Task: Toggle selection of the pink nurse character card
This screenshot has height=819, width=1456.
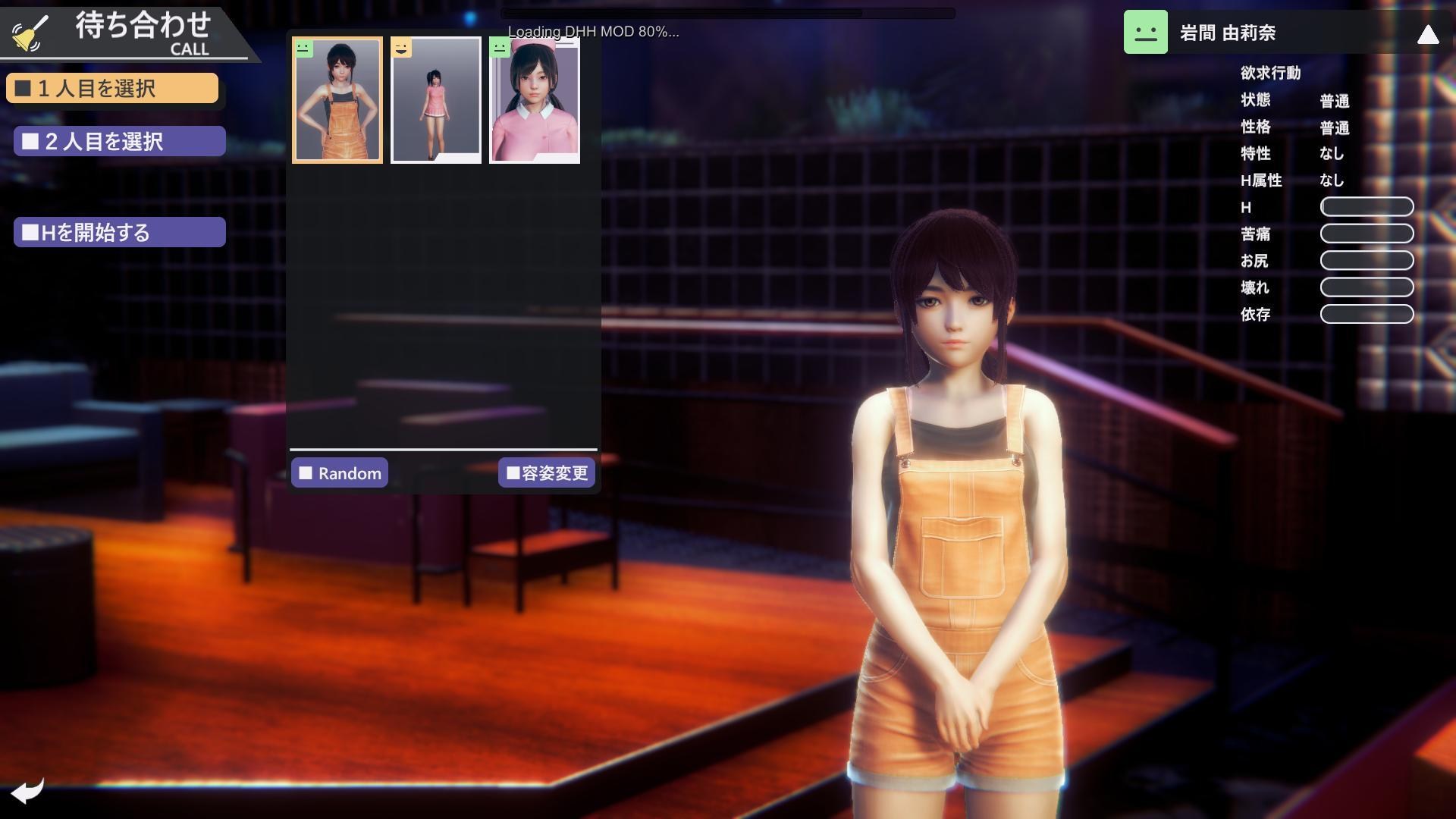Action: (535, 99)
